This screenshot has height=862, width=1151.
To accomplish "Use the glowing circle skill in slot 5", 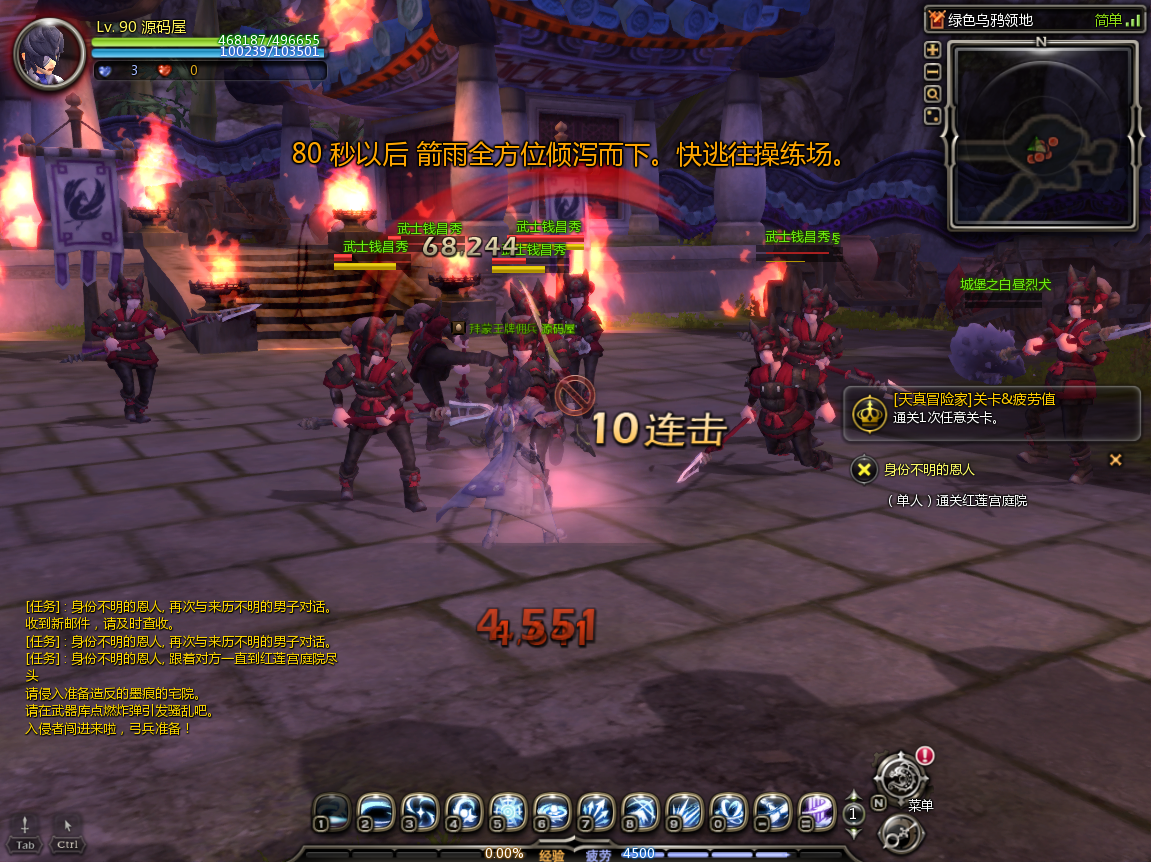I will [507, 811].
